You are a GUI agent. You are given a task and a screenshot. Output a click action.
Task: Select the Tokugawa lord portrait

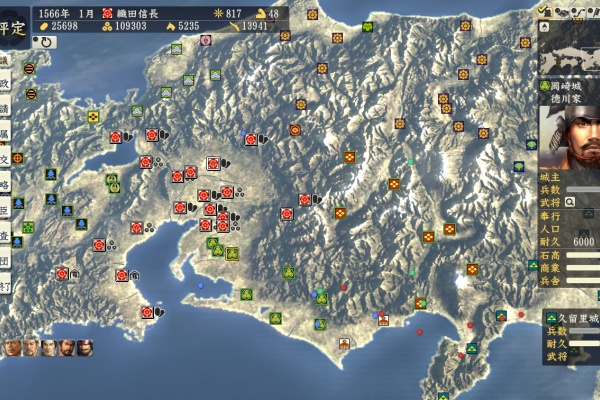tap(568, 134)
